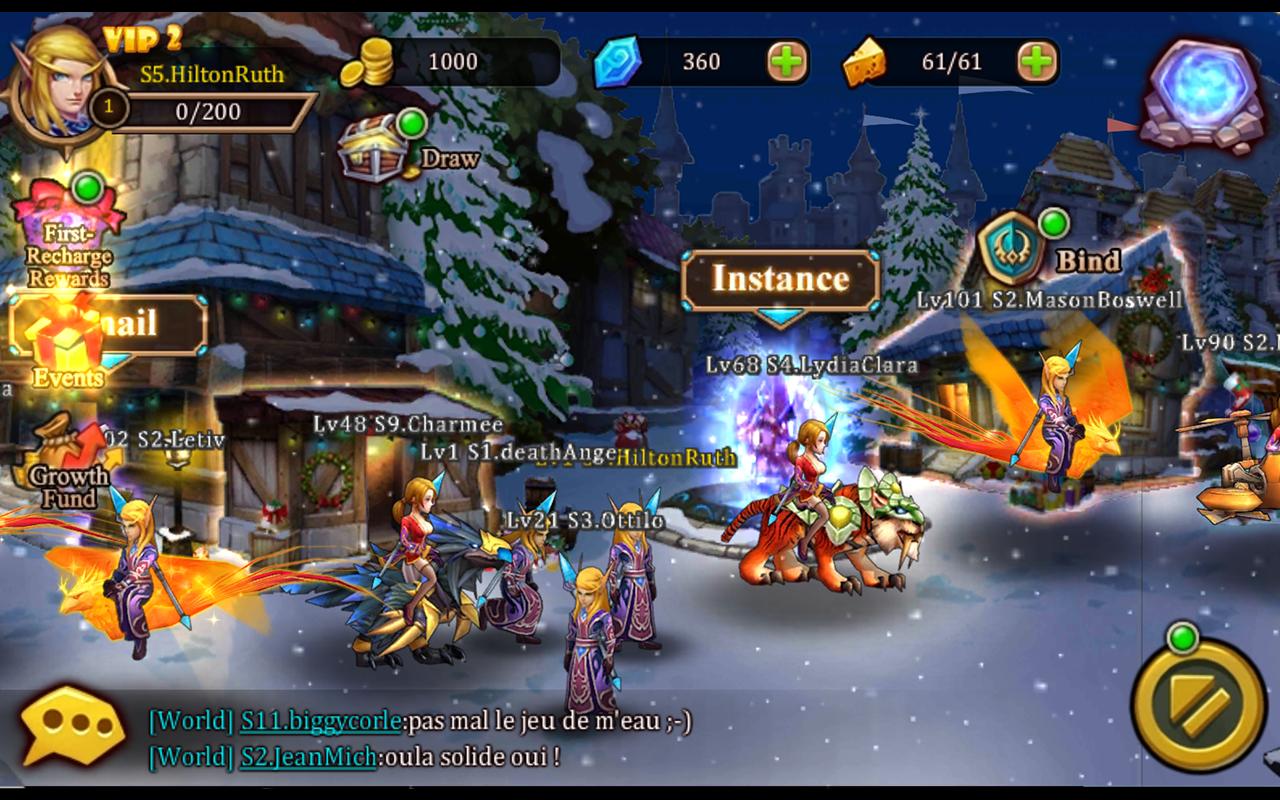
Task: Toggle the green dot on First-Recharge Rewards
Action: pos(90,190)
